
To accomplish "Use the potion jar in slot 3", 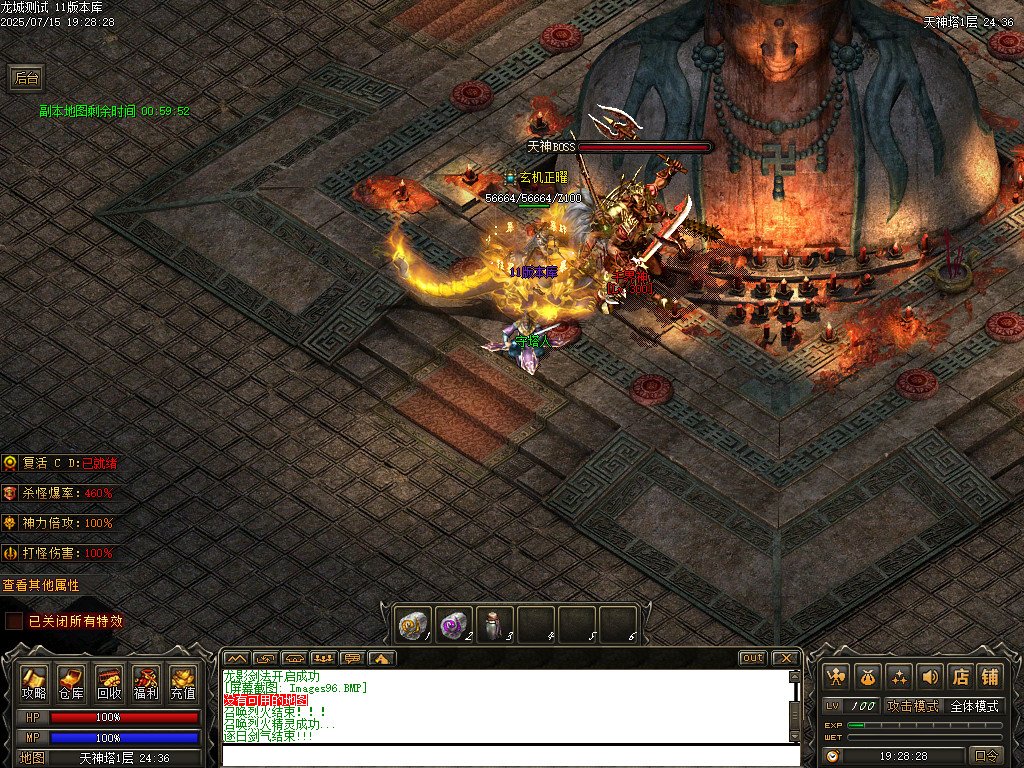I will [x=495, y=624].
